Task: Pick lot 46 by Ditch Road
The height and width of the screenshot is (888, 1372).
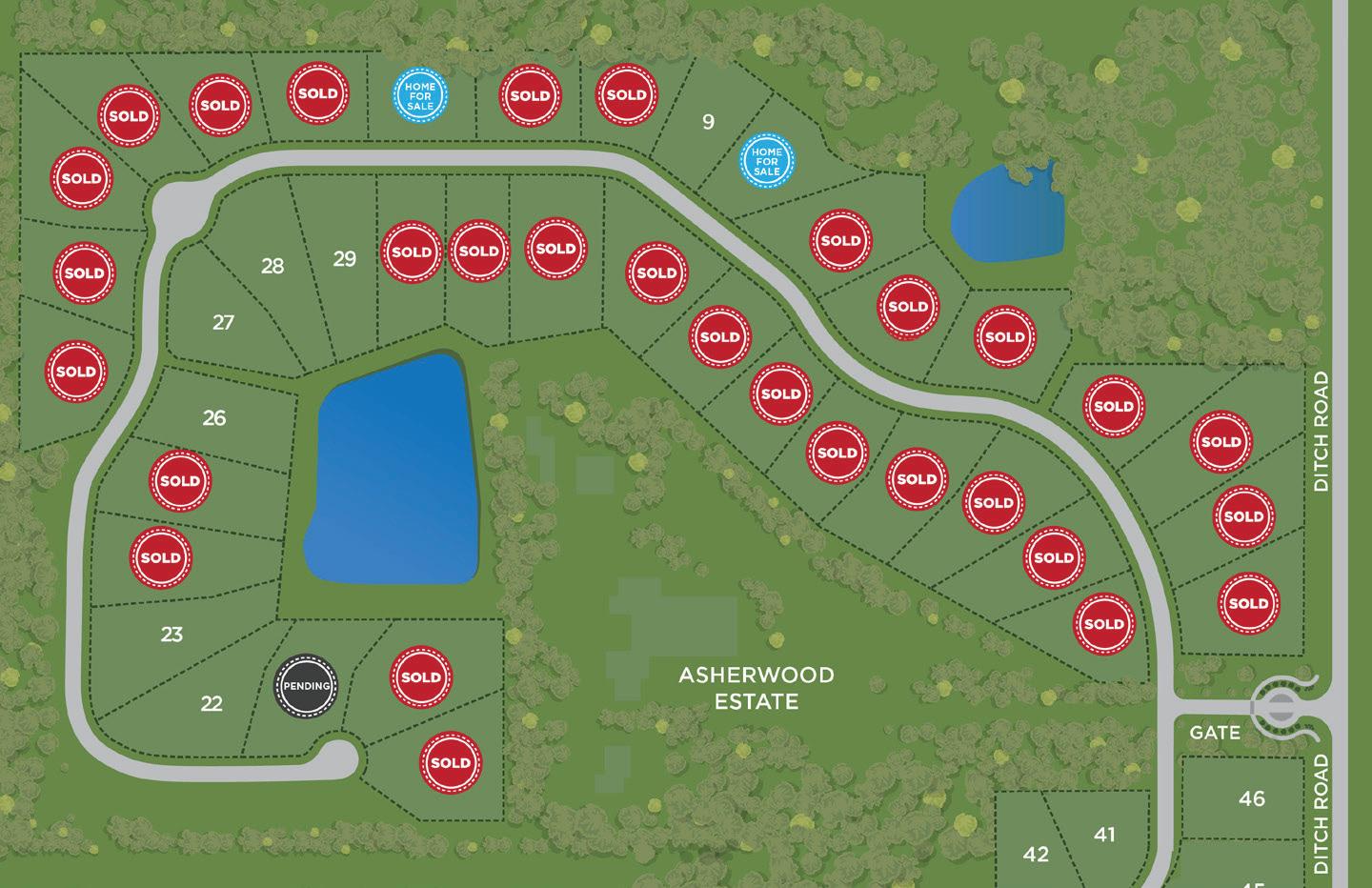Action: coord(1252,798)
